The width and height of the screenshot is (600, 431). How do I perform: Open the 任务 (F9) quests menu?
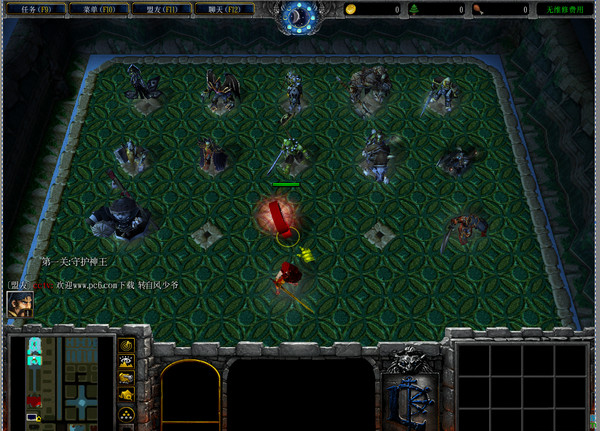[36, 9]
